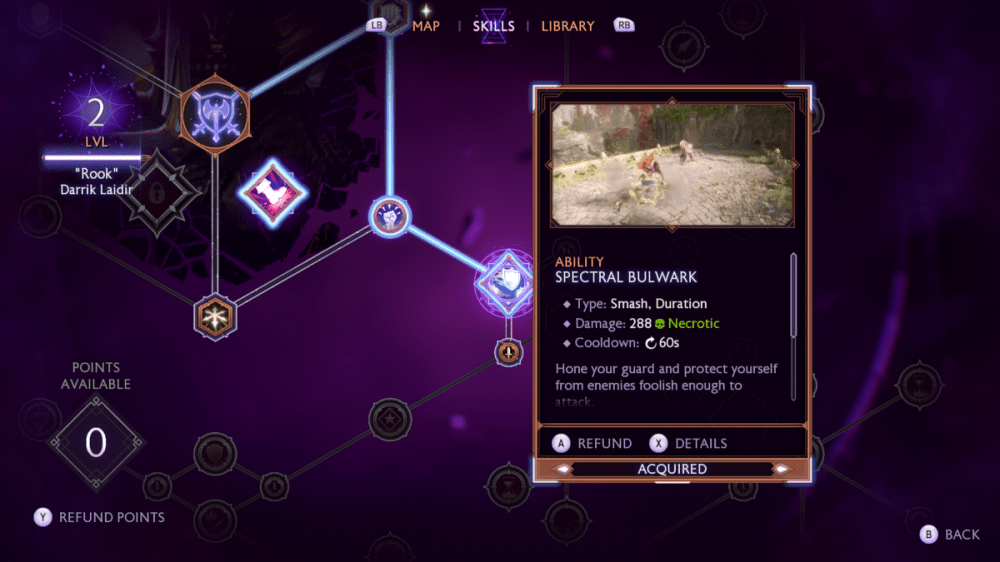1000x562 pixels.
Task: Switch to the Map tab
Action: [x=426, y=26]
